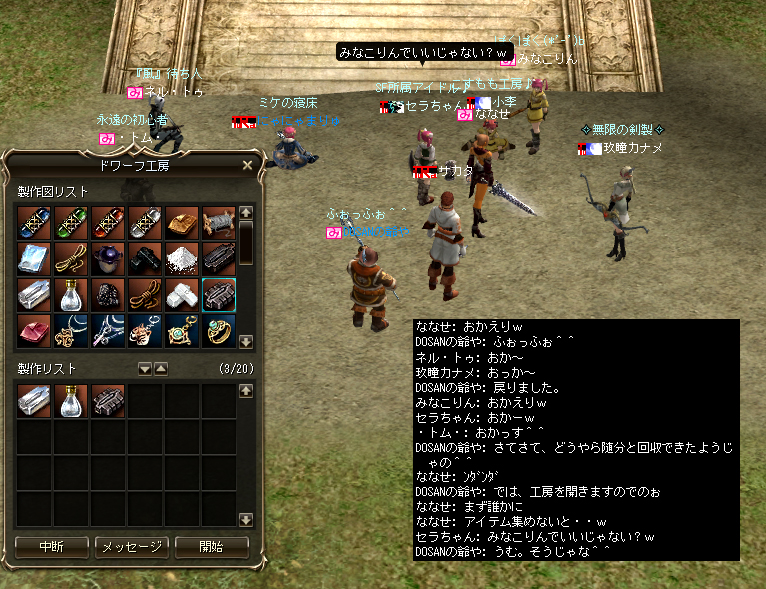Viewport: 766px width, 589px height.
Task: Click the 製作リスト scrollbar down arrow
Action: [x=247, y=519]
